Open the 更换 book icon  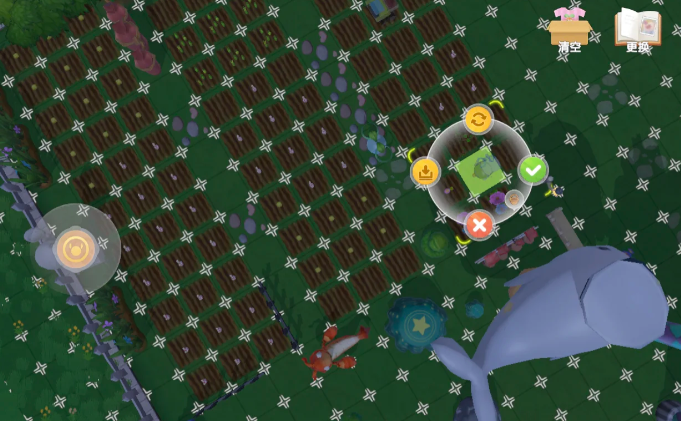637,29
